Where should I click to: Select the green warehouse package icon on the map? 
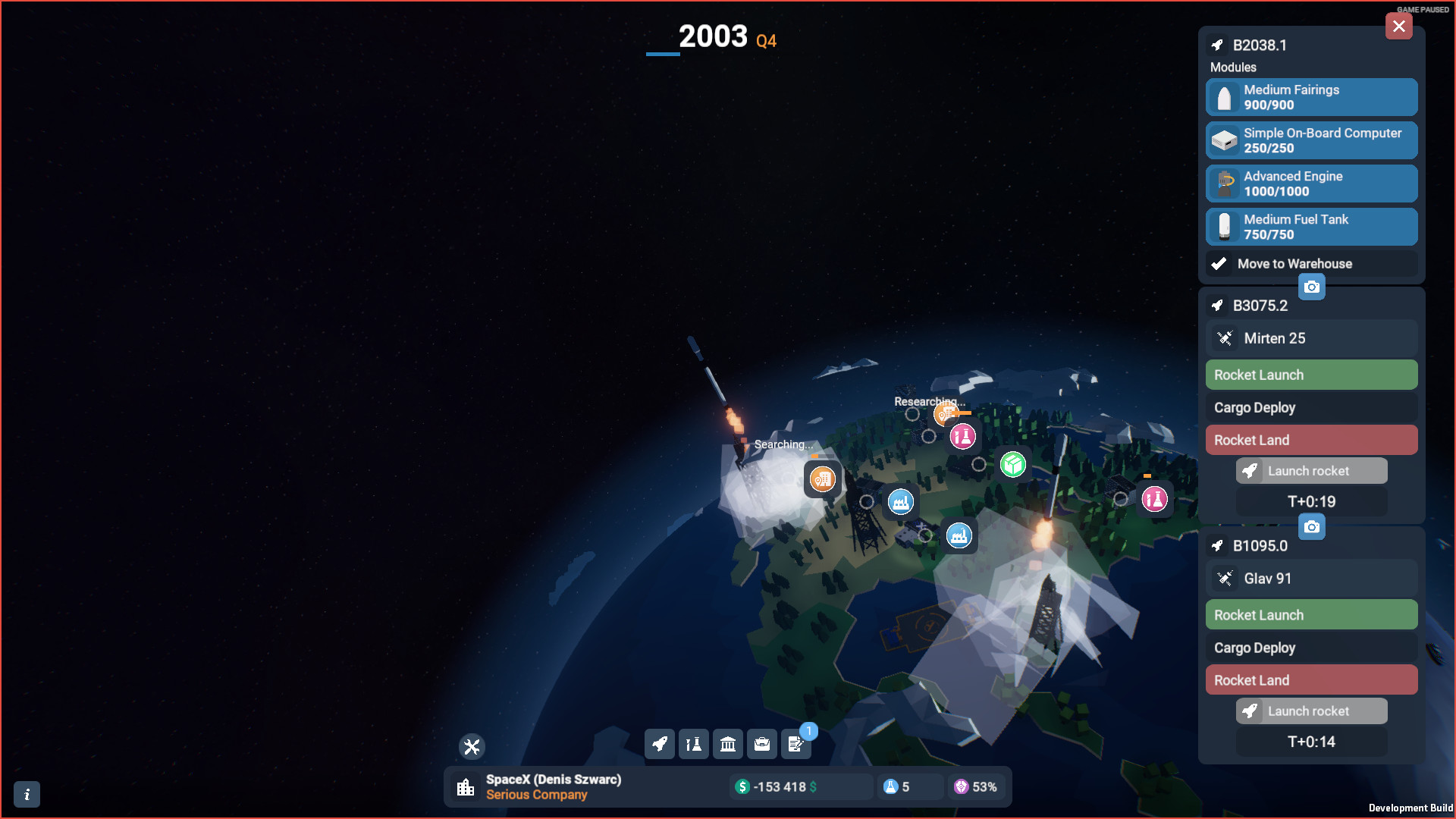[x=1014, y=465]
